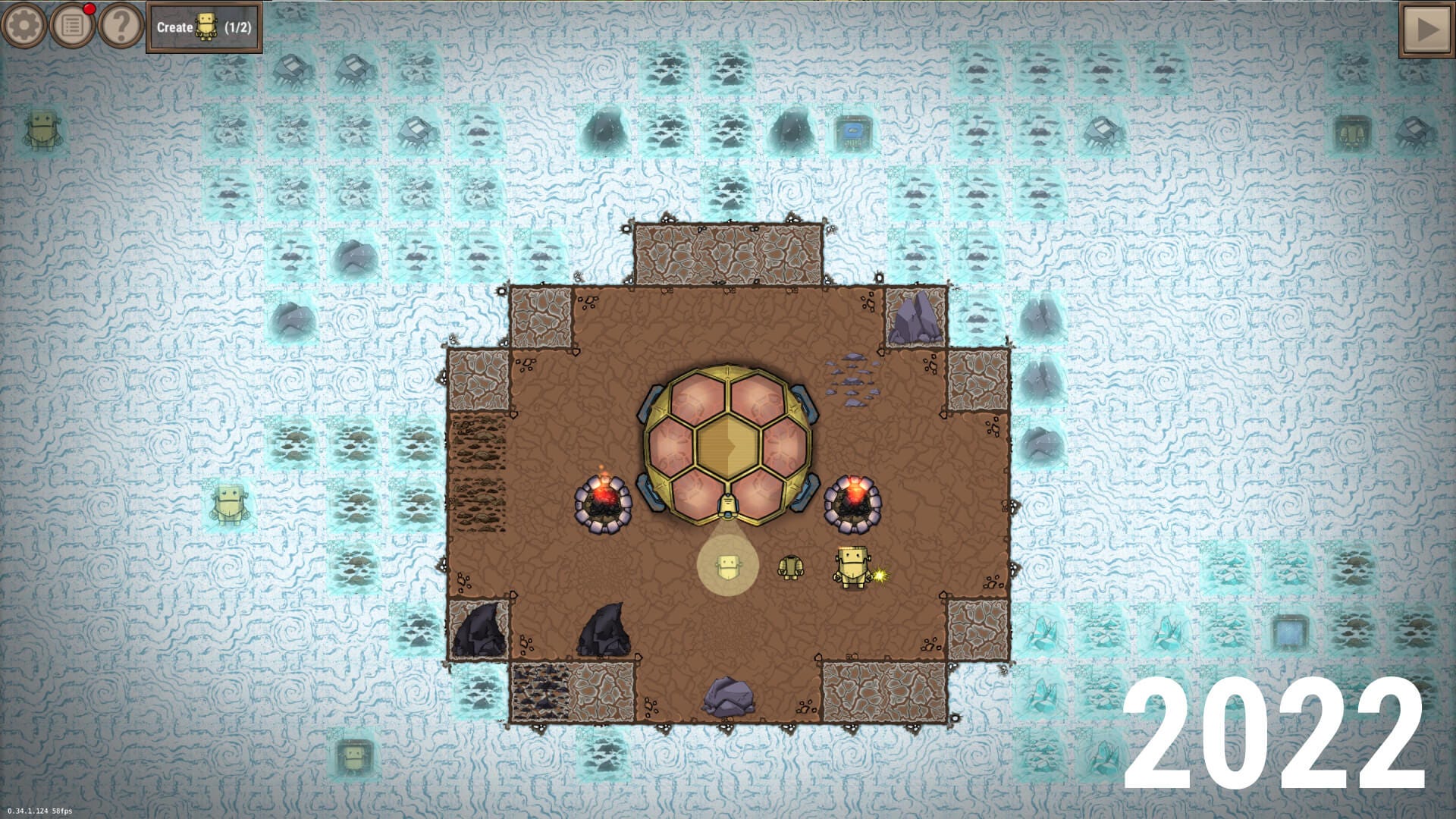Open the settings gear icon
1456x819 pixels.
pos(24,24)
